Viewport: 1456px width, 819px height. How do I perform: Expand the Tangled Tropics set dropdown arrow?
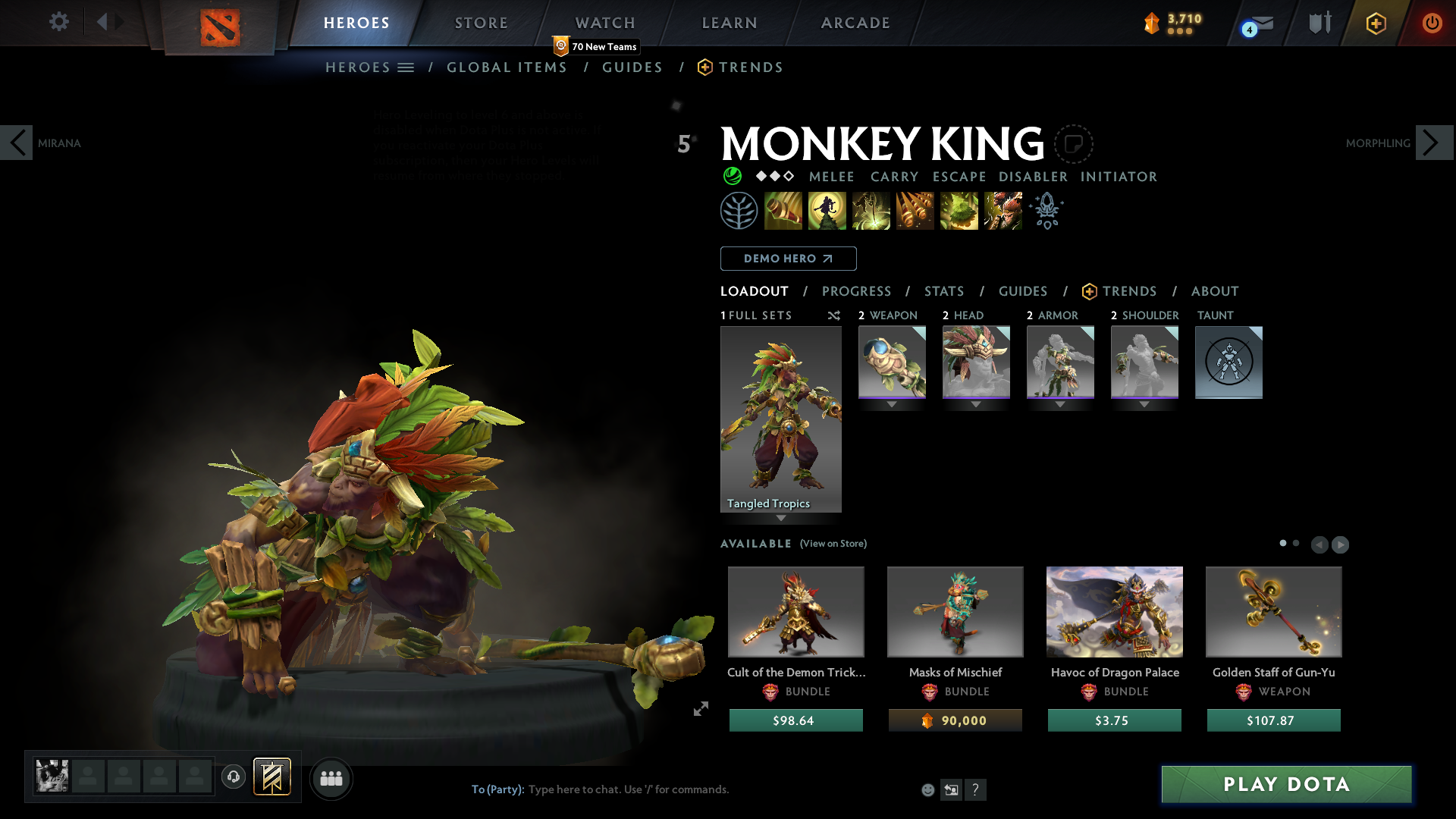[781, 519]
